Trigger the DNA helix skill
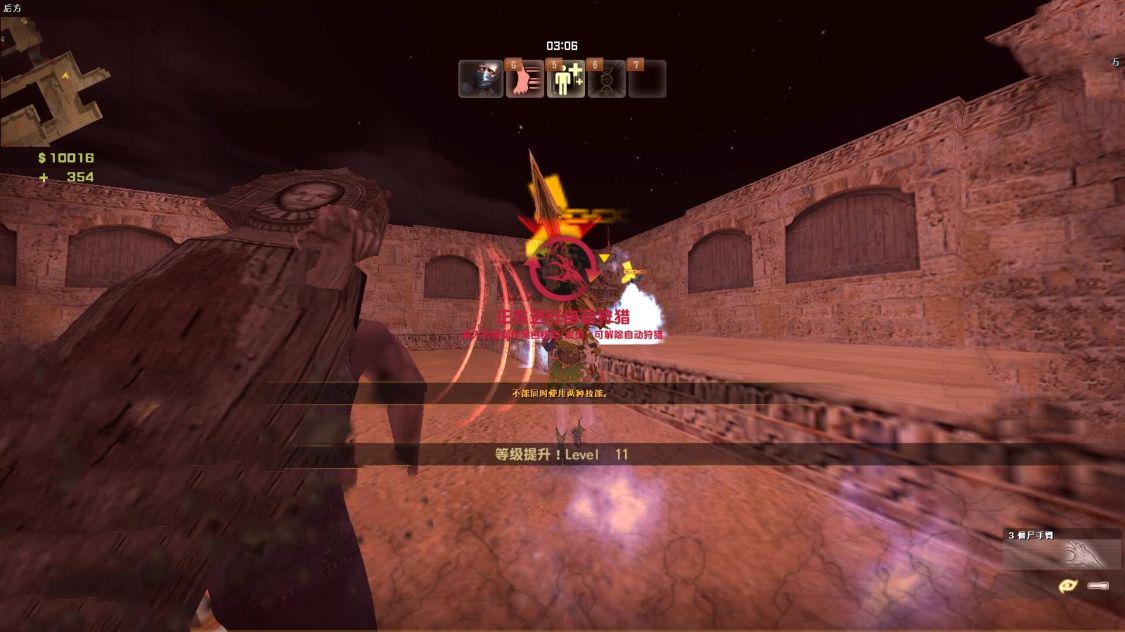The height and width of the screenshot is (632, 1125). [x=607, y=79]
